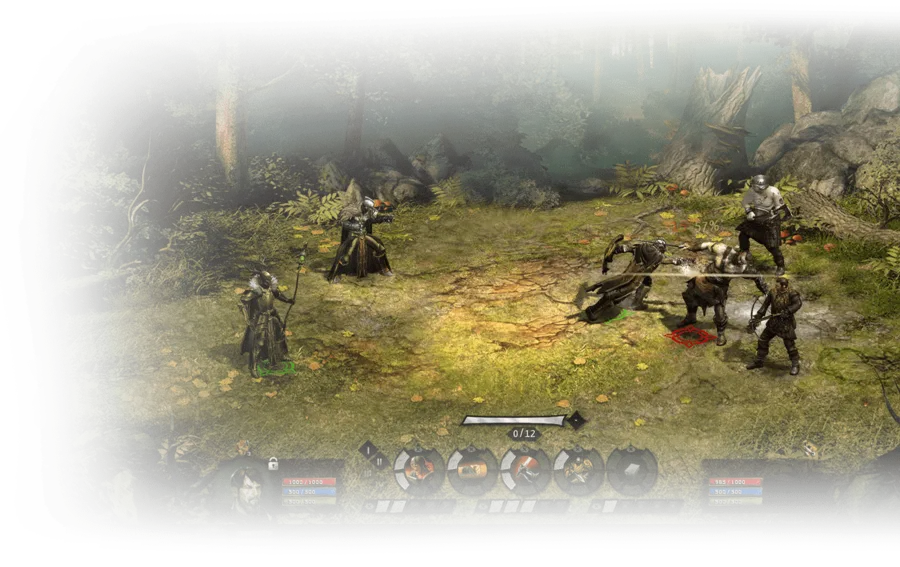900x567 pixels.
Task: Select the gray stone block ability
Action: tap(631, 470)
